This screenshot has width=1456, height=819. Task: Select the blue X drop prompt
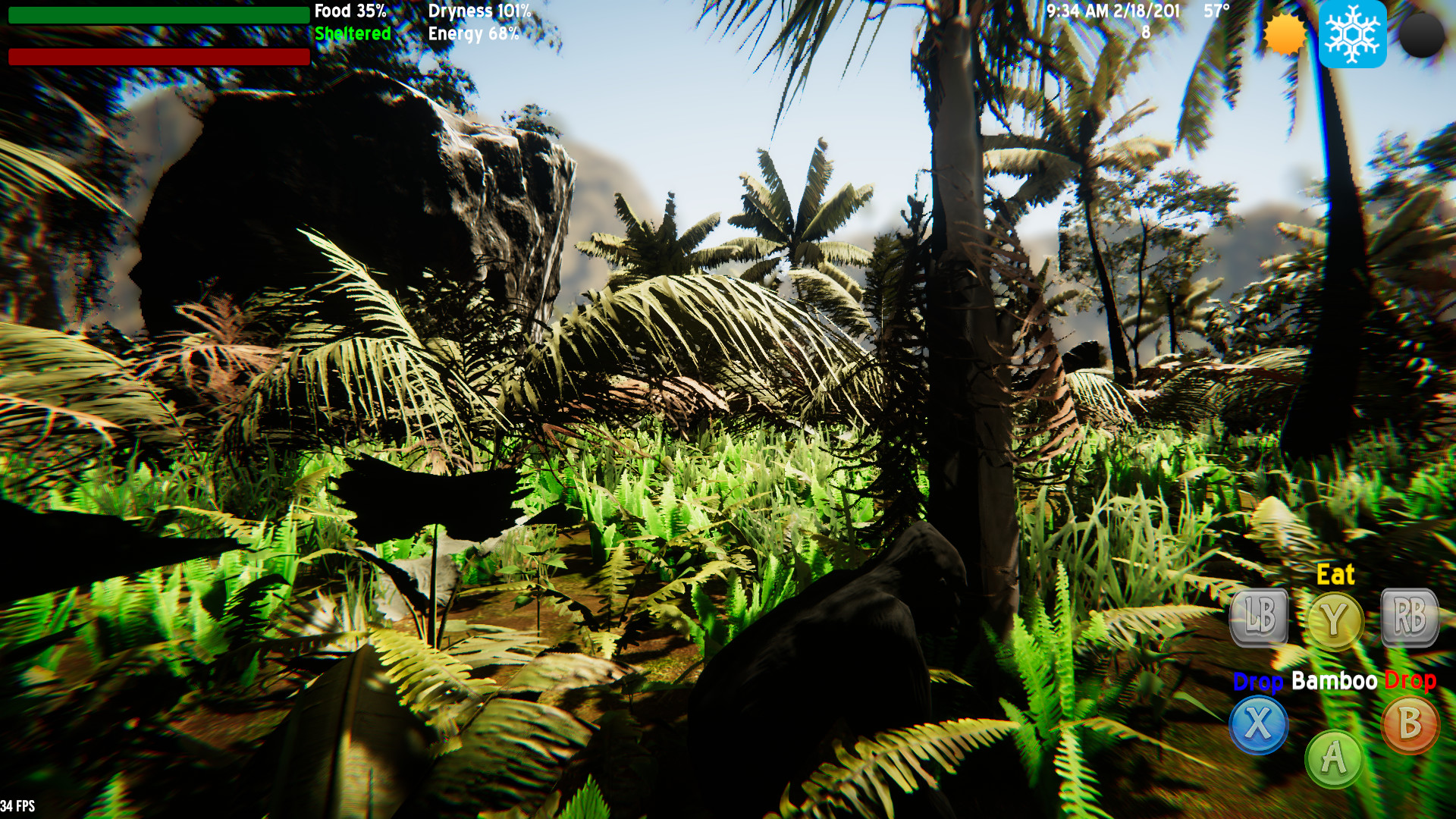(x=1258, y=726)
